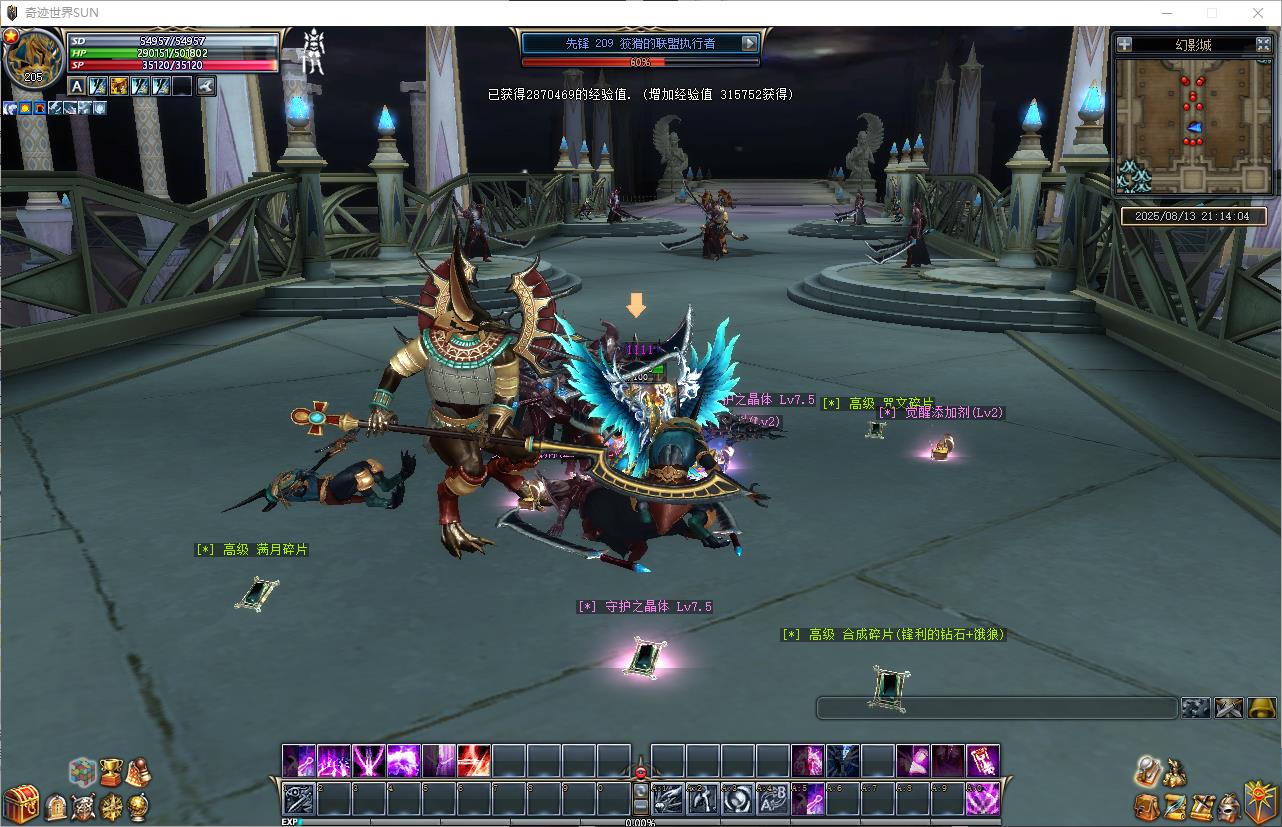1282x827 pixels.
Task: Click the arrow button on target name bar
Action: coord(749,43)
